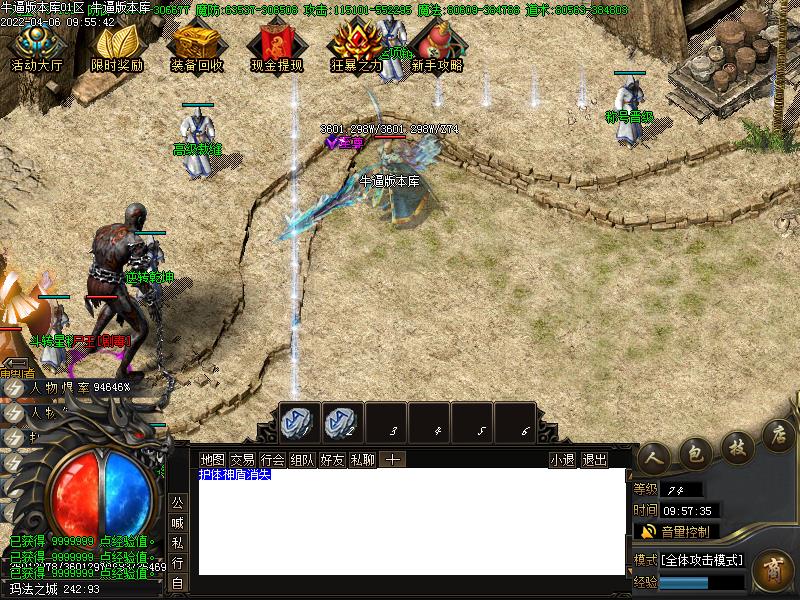Switch to the 地图 map tab
Viewport: 800px width, 600px height.
pyautogui.click(x=212, y=460)
